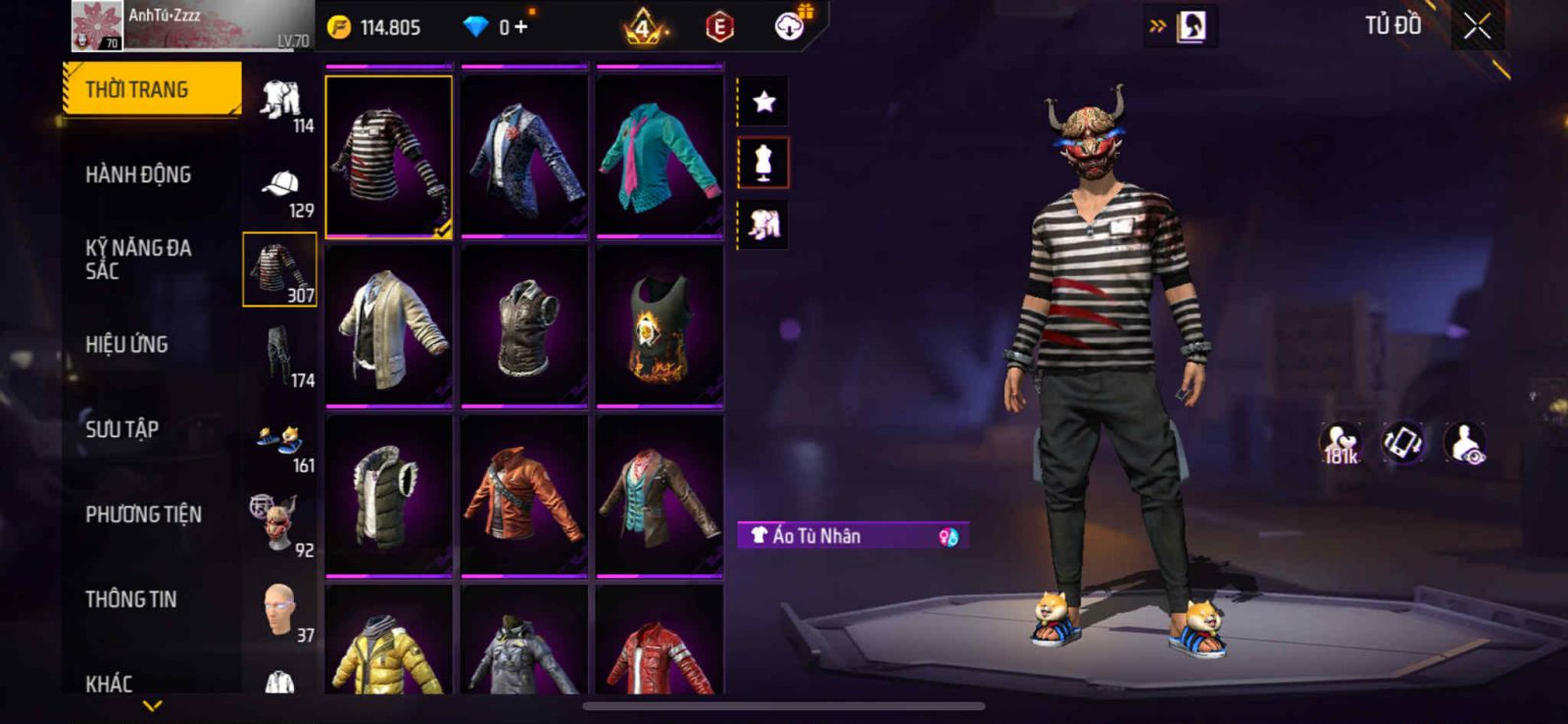Choose the orange leather jacket
The height and width of the screenshot is (724, 1568).
pos(524,495)
